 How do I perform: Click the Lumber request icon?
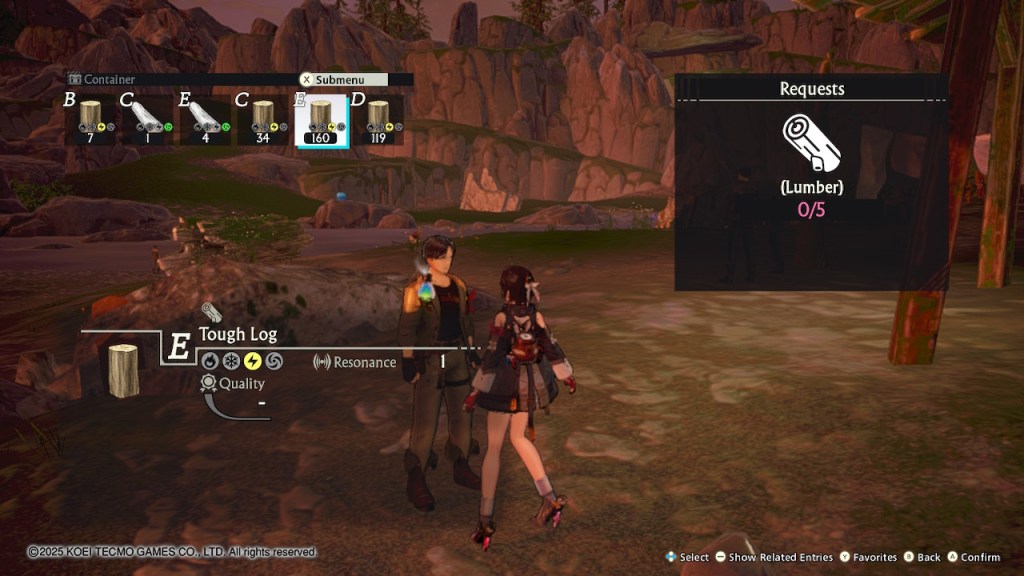click(x=811, y=142)
